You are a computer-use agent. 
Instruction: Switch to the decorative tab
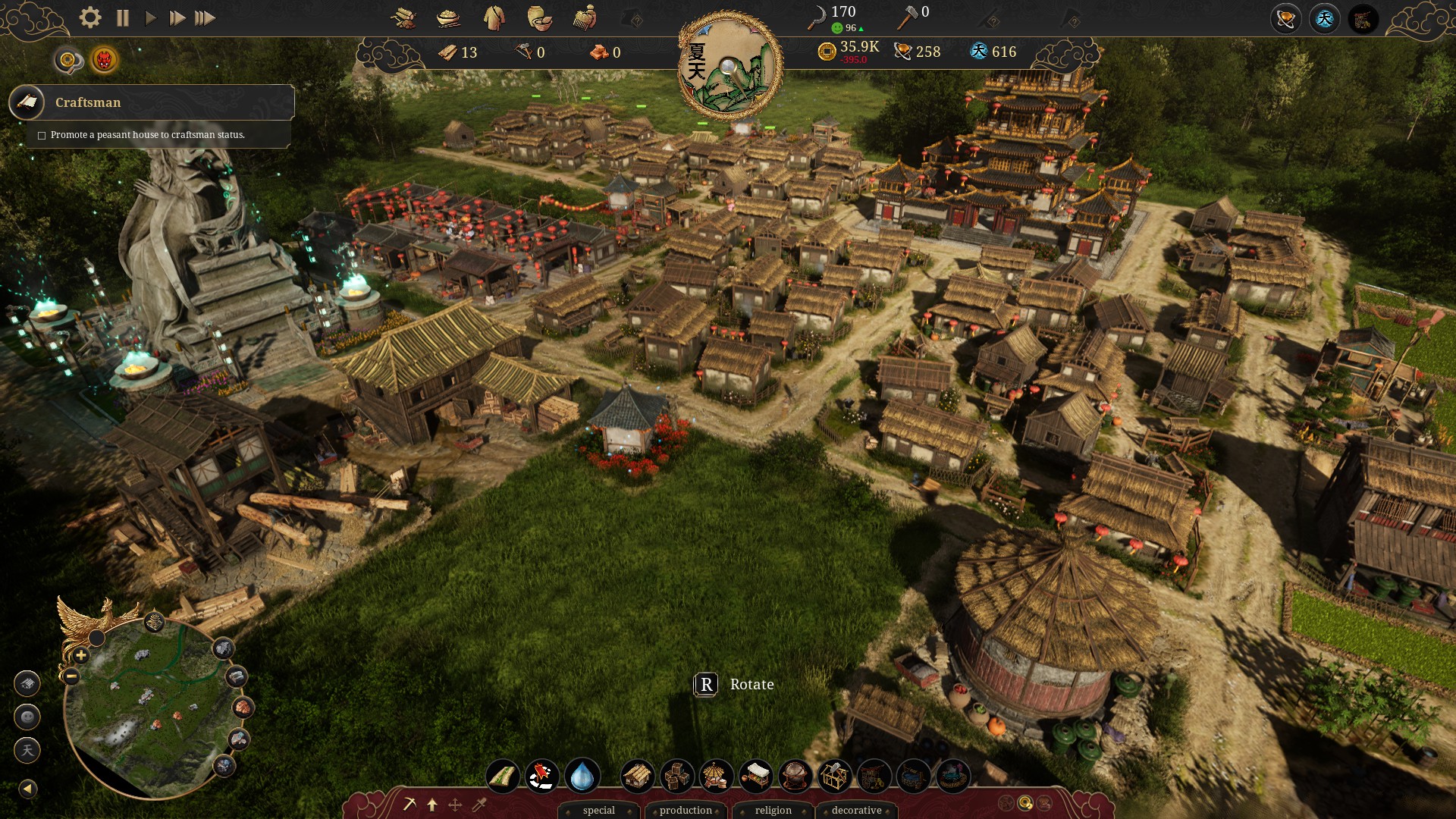(856, 810)
